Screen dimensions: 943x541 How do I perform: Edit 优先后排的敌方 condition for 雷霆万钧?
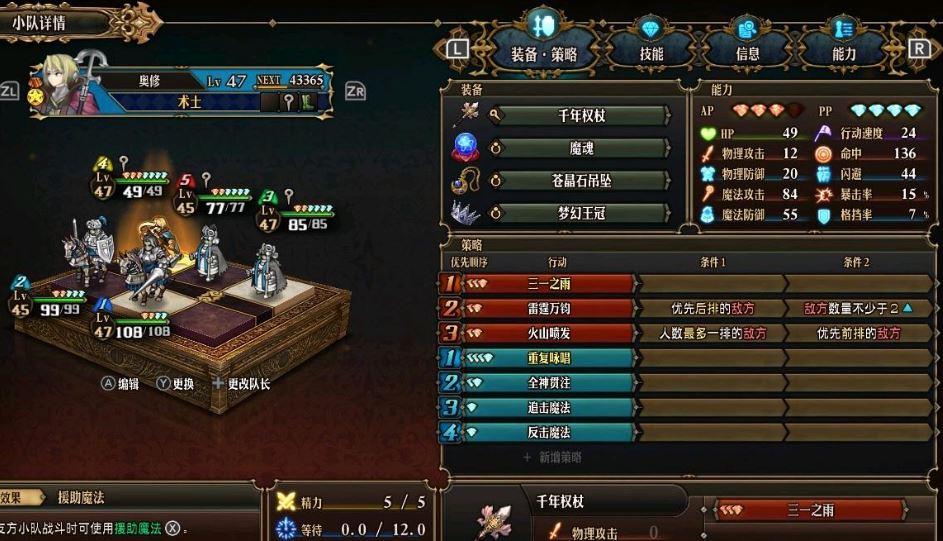coord(712,308)
